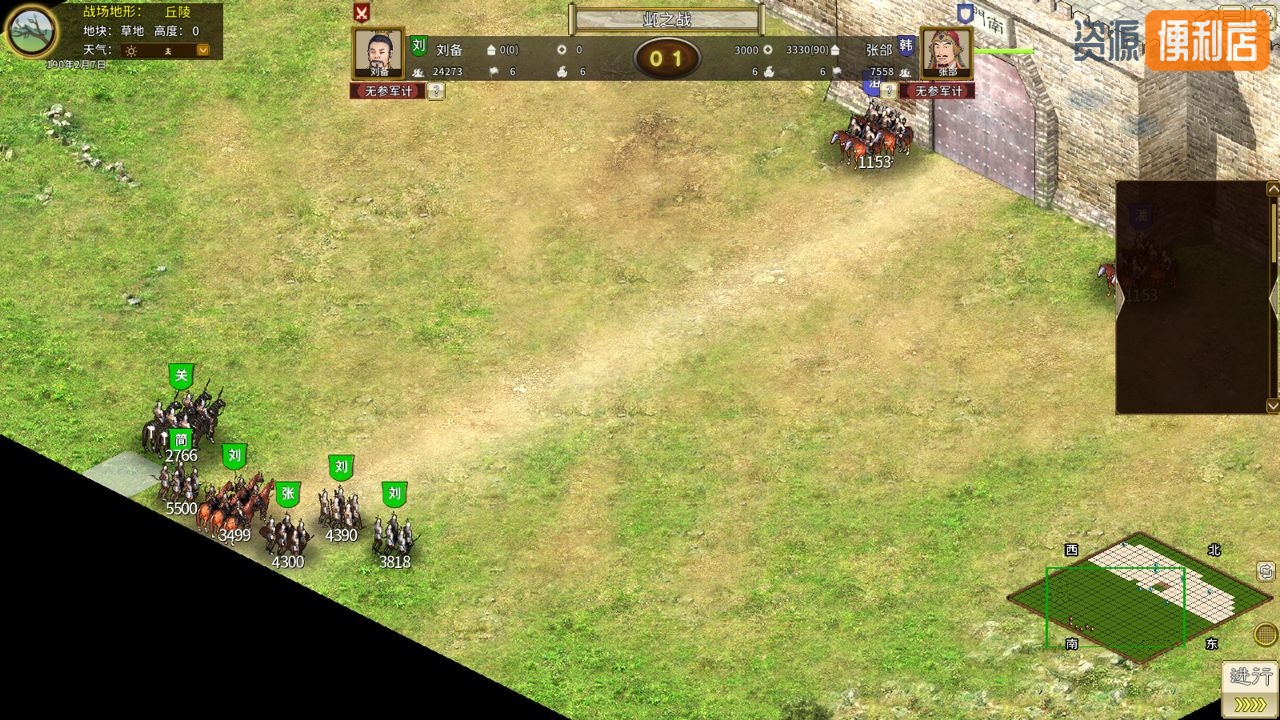Click the help question mark beside Zhang He
1280x720 pixels.
[x=887, y=91]
